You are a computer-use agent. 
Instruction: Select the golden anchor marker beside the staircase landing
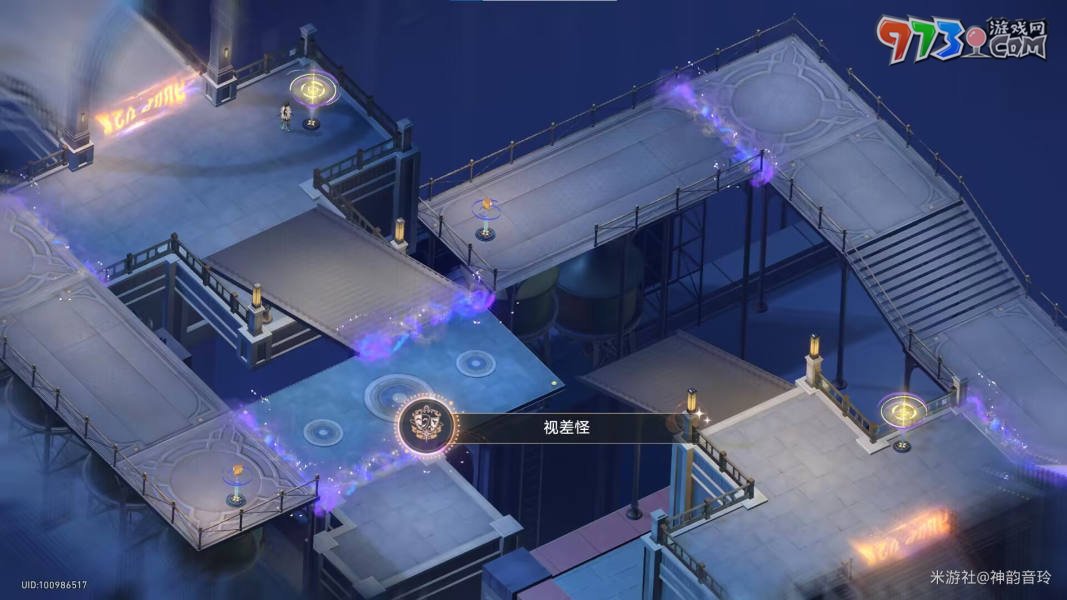pyautogui.click(x=901, y=411)
